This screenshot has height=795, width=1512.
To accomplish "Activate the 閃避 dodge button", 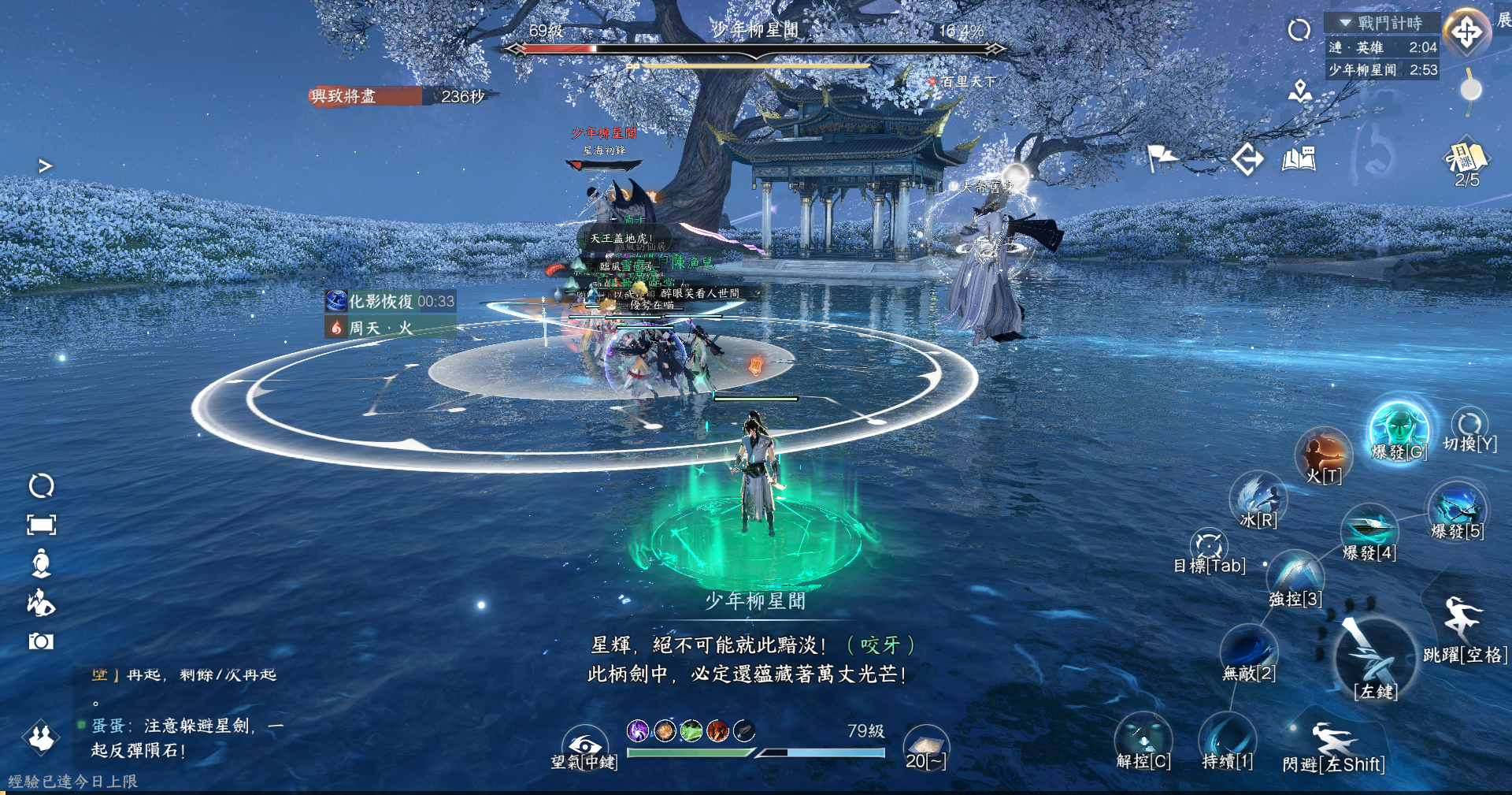I will 1331,741.
